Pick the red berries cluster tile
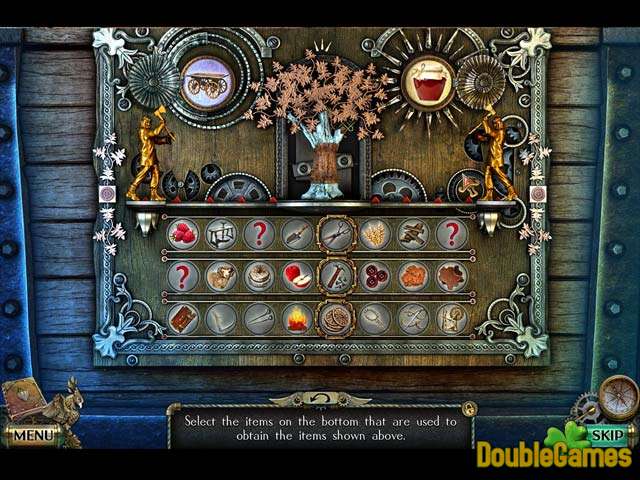The width and height of the screenshot is (640, 480). click(374, 276)
